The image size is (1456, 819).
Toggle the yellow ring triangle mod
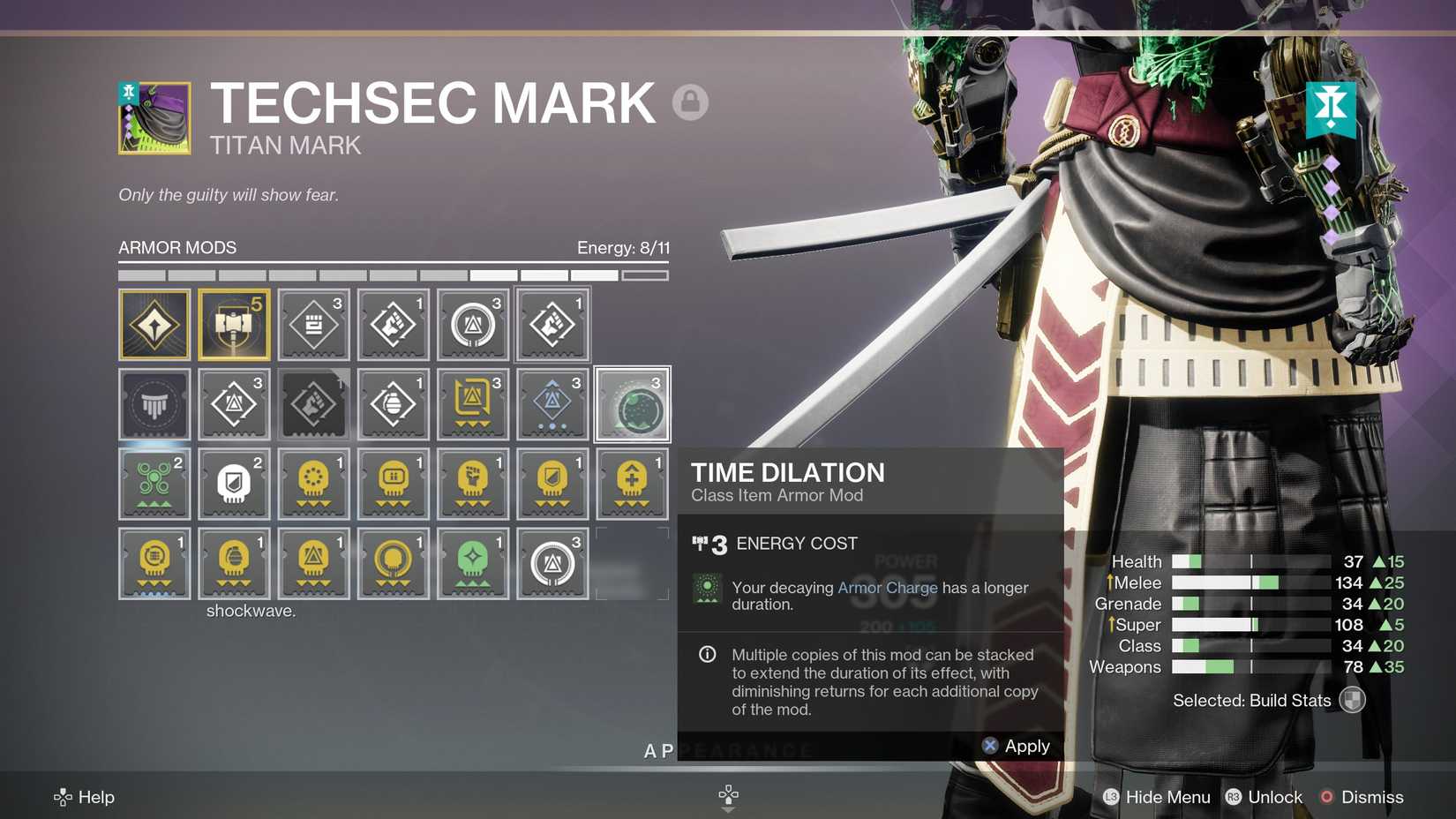click(393, 563)
